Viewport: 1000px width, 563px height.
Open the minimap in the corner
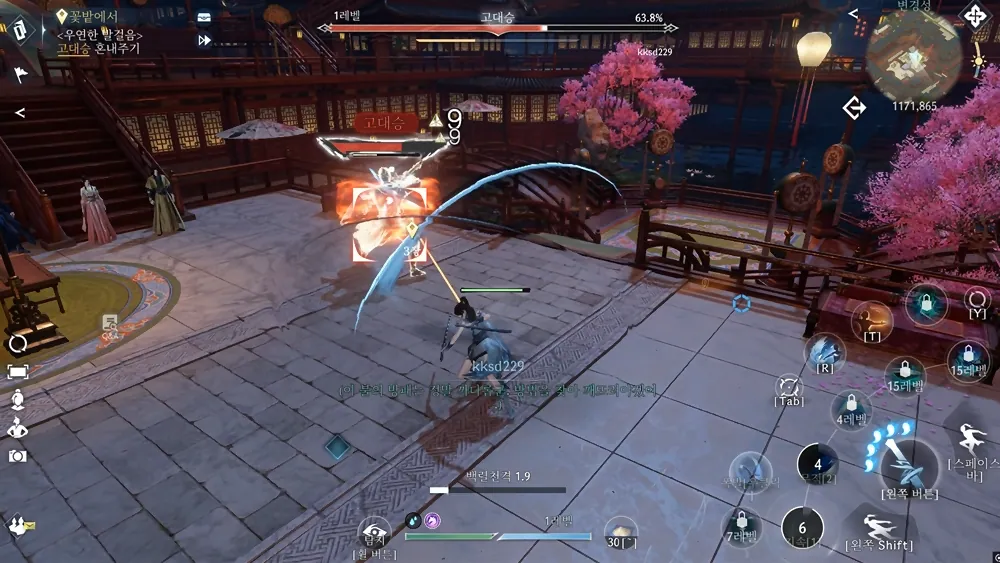pyautogui.click(x=913, y=58)
